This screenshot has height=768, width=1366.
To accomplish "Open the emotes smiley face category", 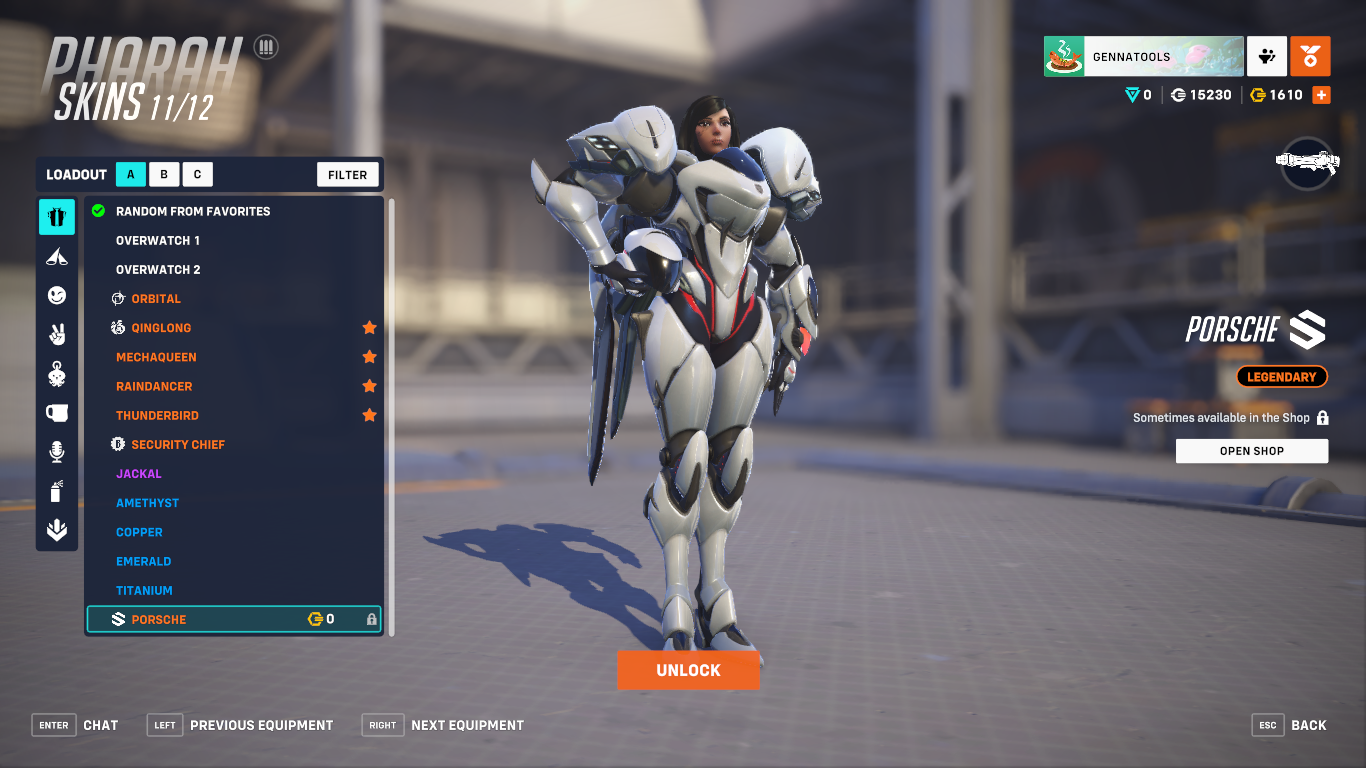I will pyautogui.click(x=57, y=295).
